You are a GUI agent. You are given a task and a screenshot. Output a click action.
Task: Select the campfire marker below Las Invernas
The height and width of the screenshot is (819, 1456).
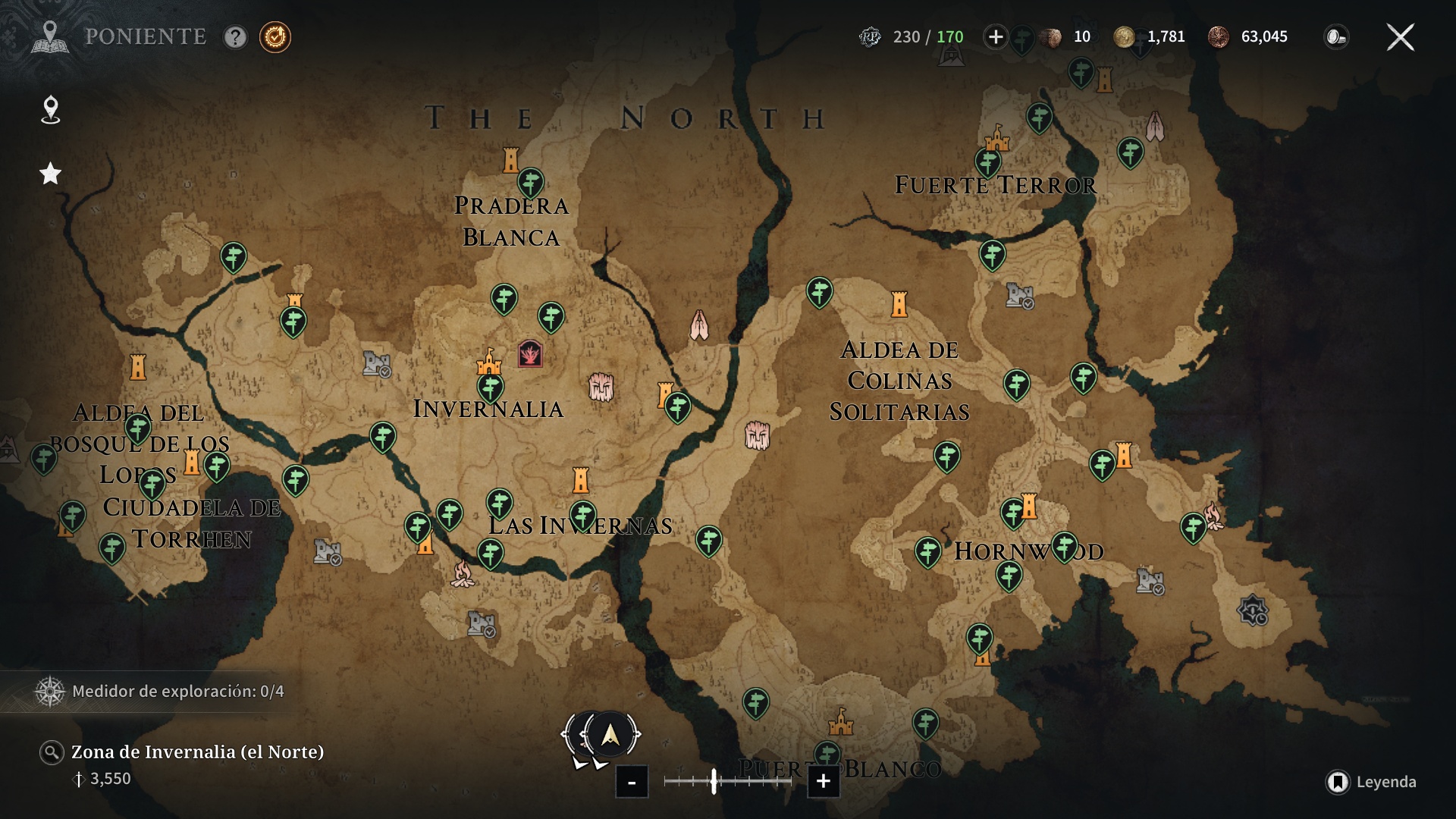click(x=463, y=573)
